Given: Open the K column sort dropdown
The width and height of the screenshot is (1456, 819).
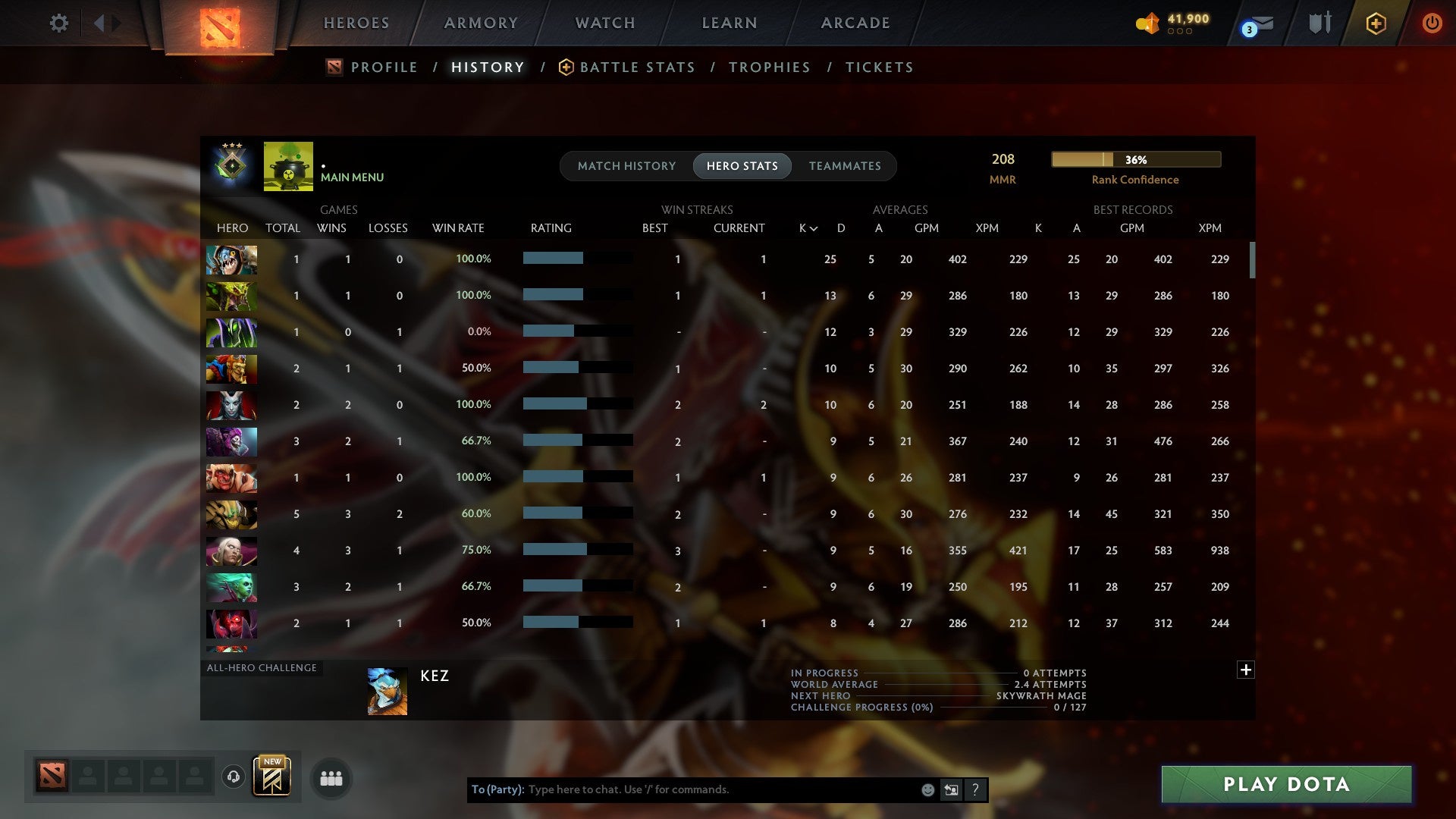Looking at the screenshot, I should 806,227.
